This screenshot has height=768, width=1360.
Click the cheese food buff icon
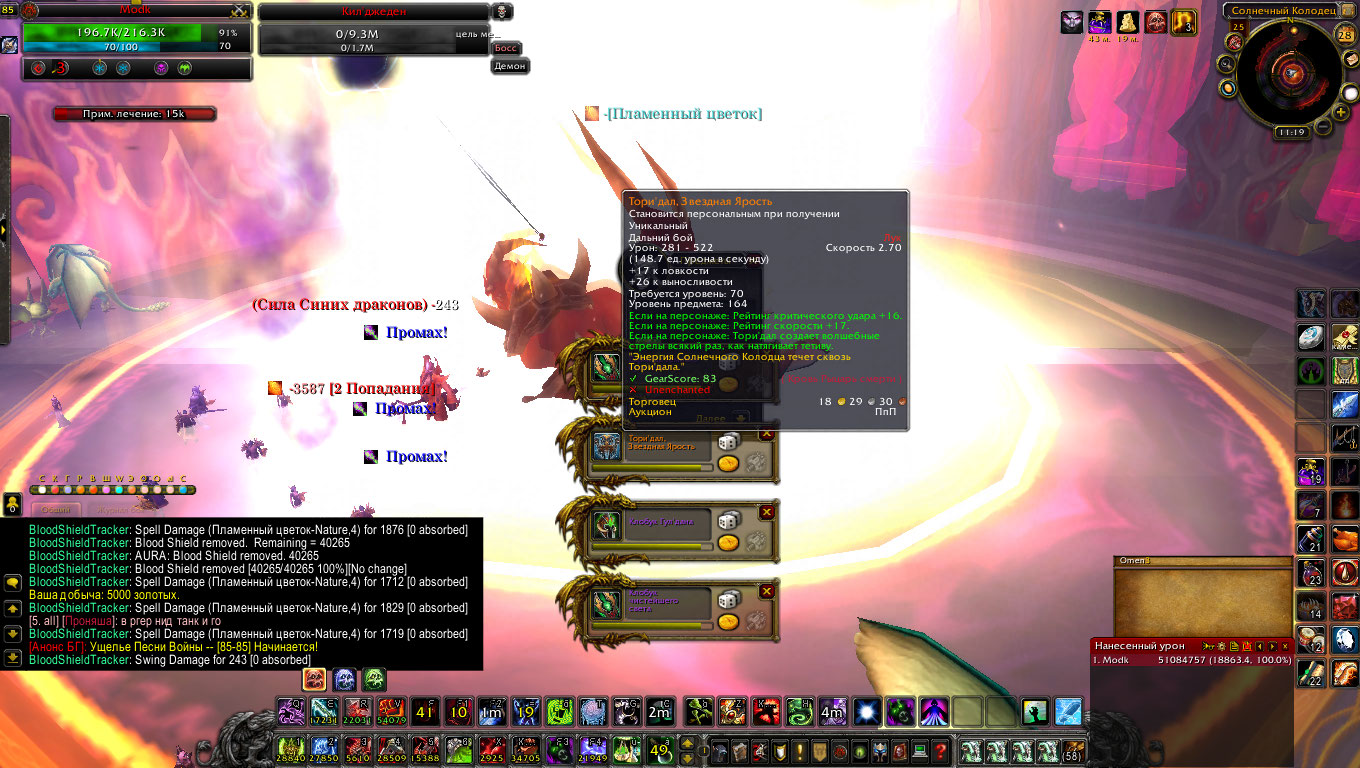(1128, 22)
